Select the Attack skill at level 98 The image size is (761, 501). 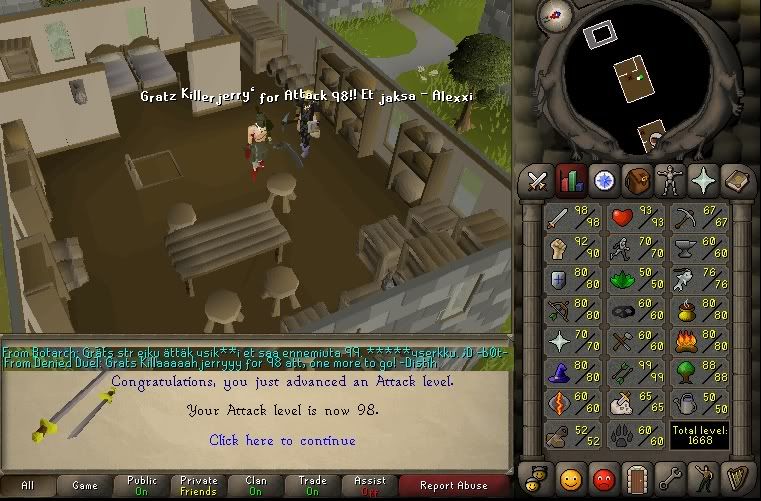pyautogui.click(x=573, y=217)
